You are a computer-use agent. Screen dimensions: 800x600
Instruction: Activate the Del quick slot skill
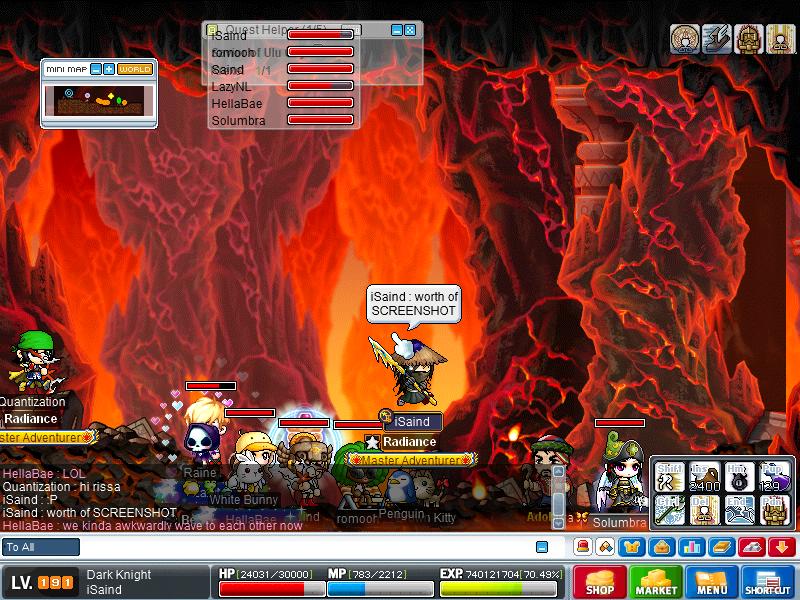click(x=704, y=510)
